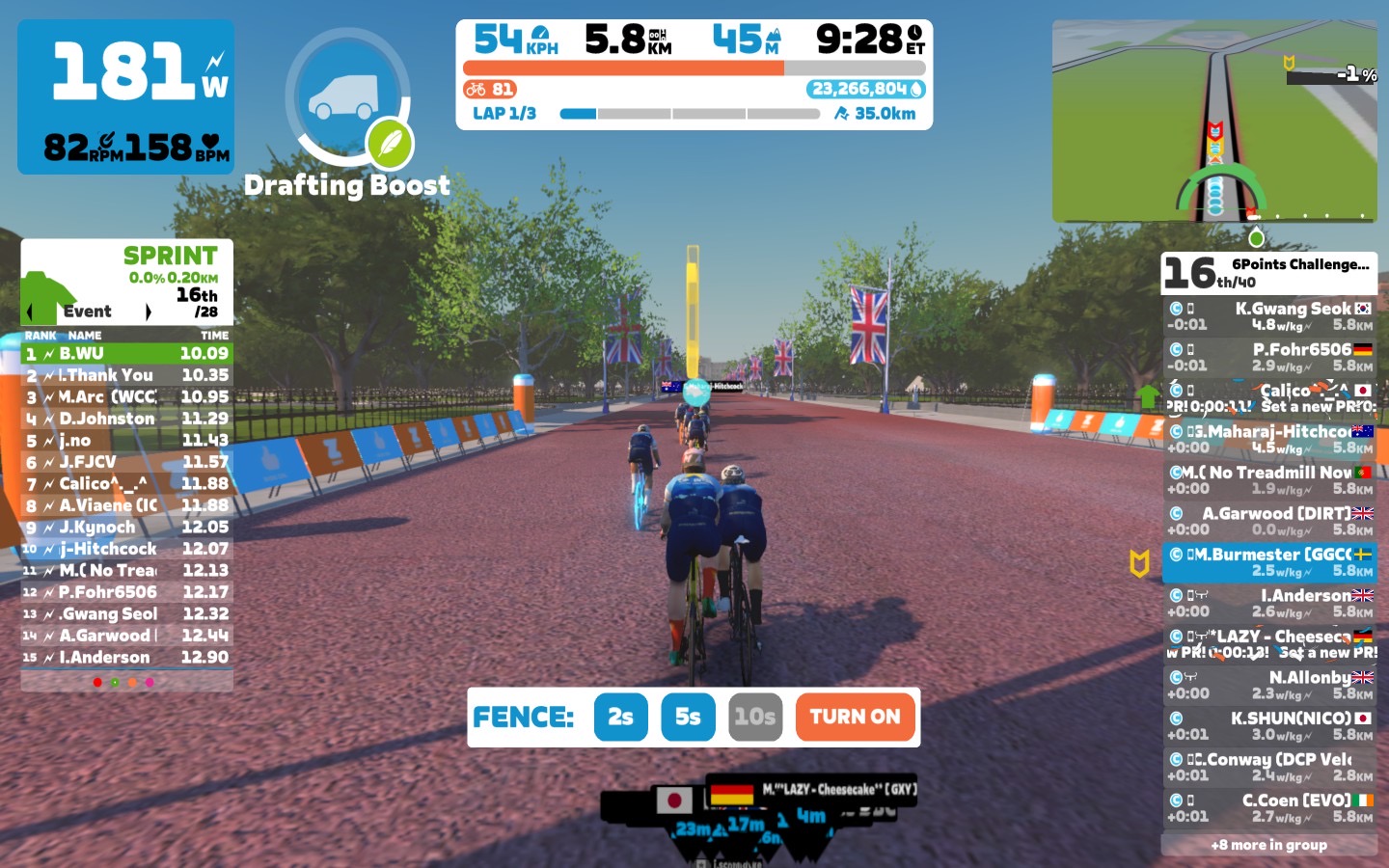Select rider P.Fohr6506 in nearby list
This screenshot has height=868, width=1389.
[x=1268, y=357]
